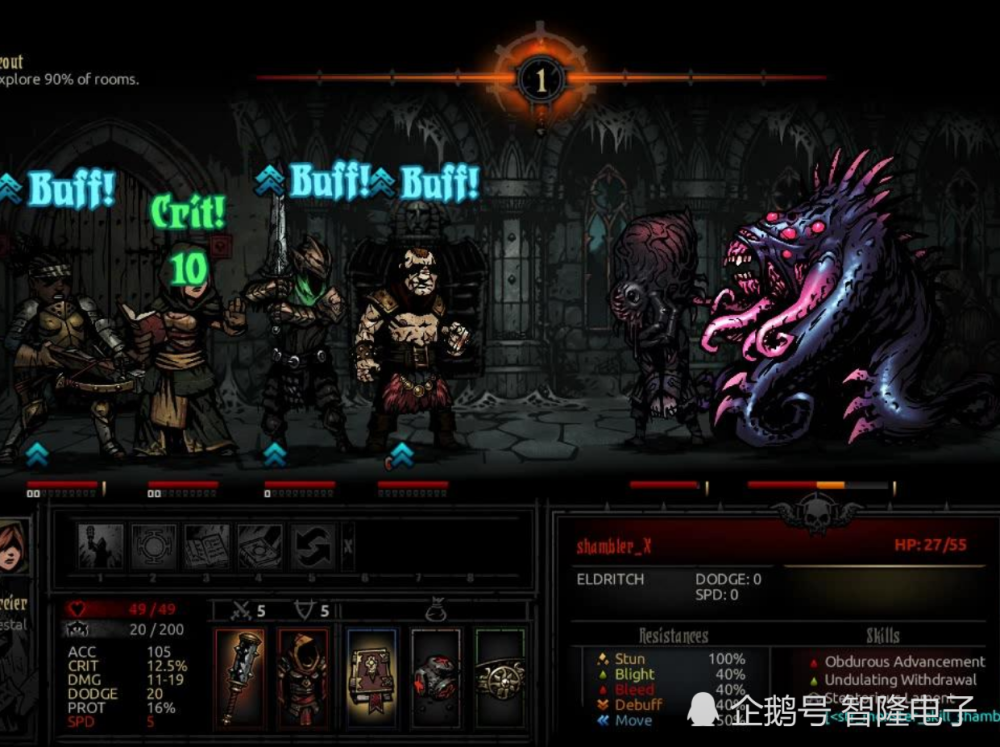Select the red book trinket slot
The image size is (1000, 747).
(372, 677)
